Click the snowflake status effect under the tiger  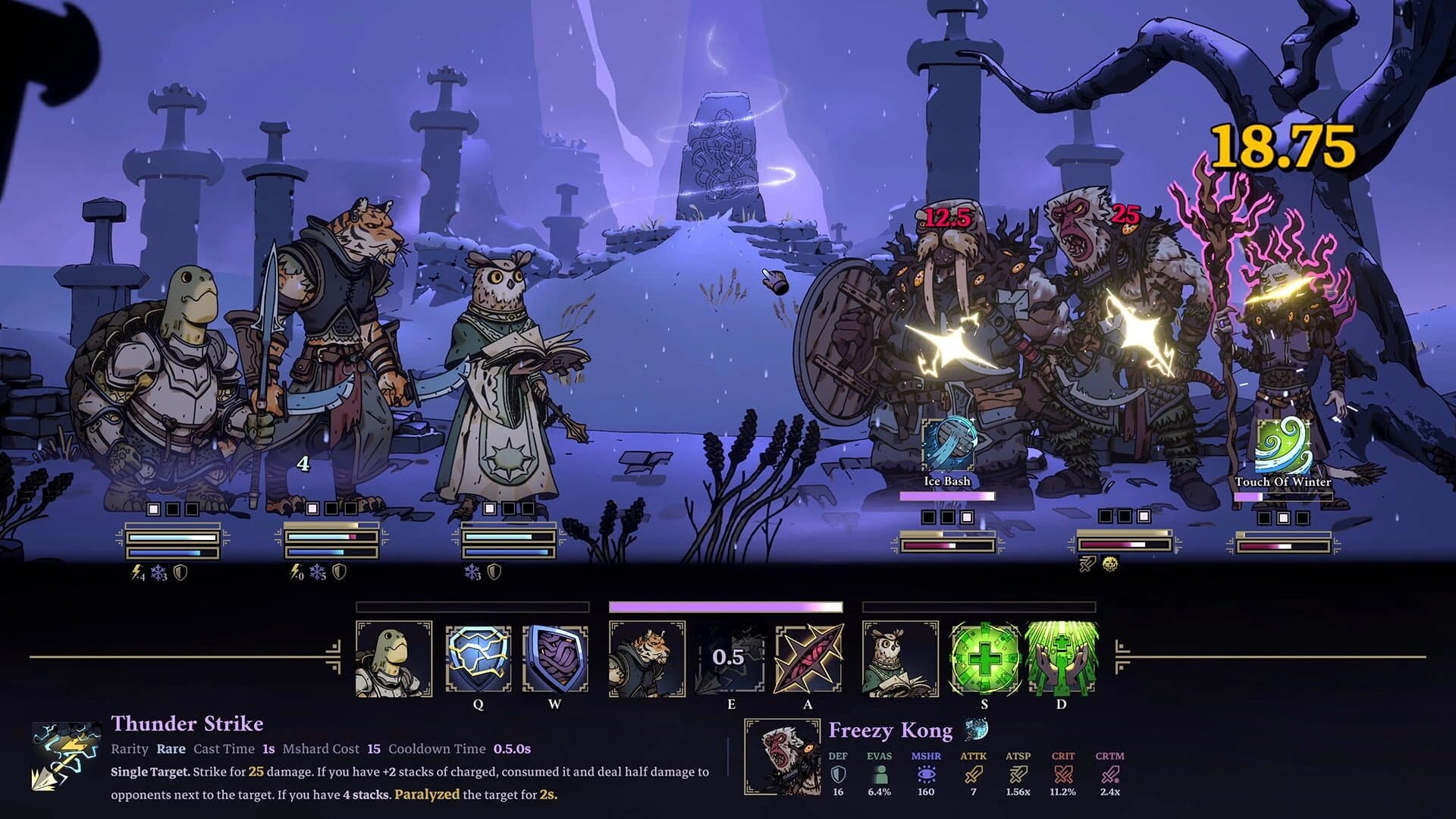pos(315,573)
